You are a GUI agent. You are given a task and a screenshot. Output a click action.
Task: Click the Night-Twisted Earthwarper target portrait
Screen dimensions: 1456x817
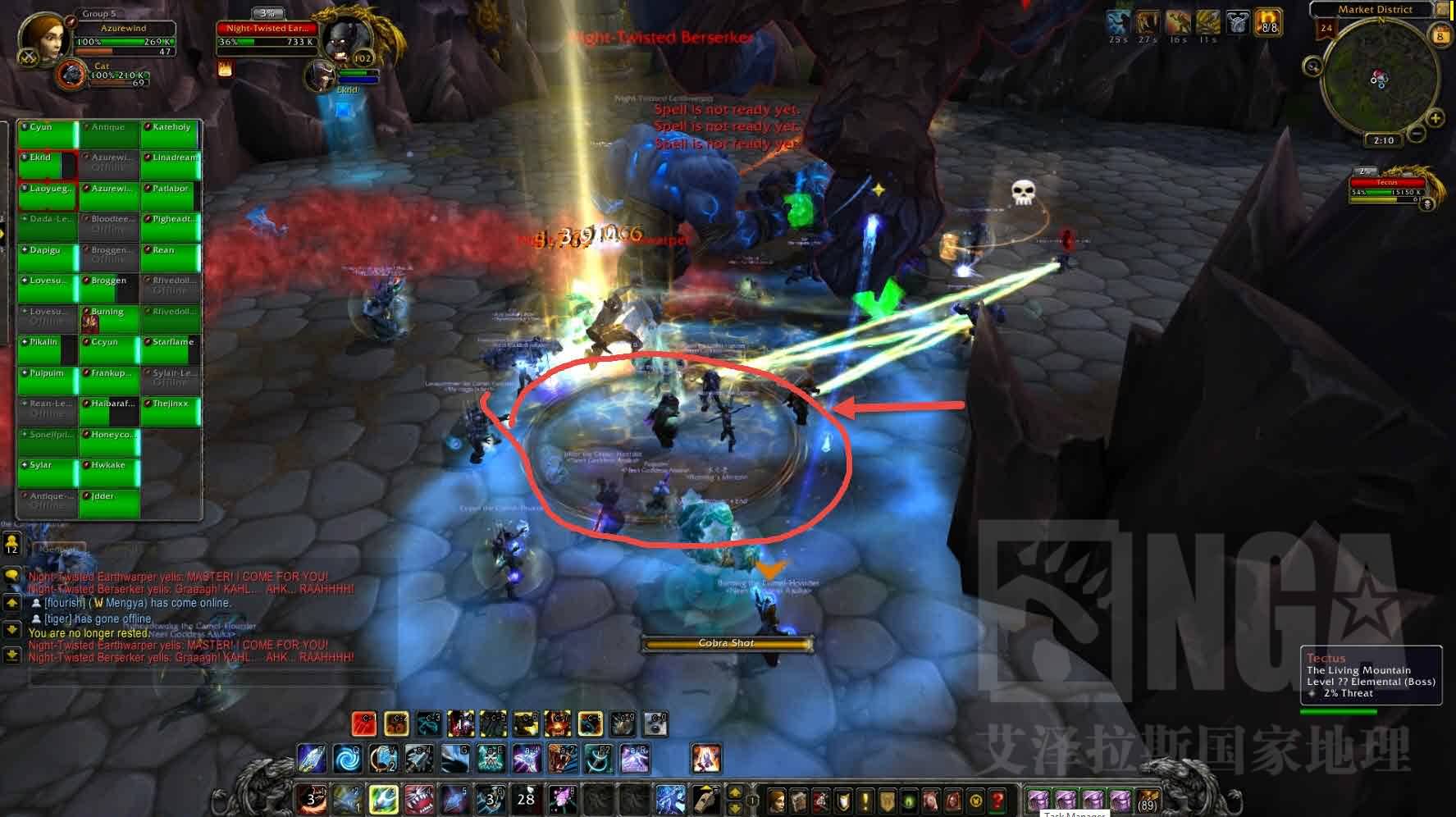345,39
